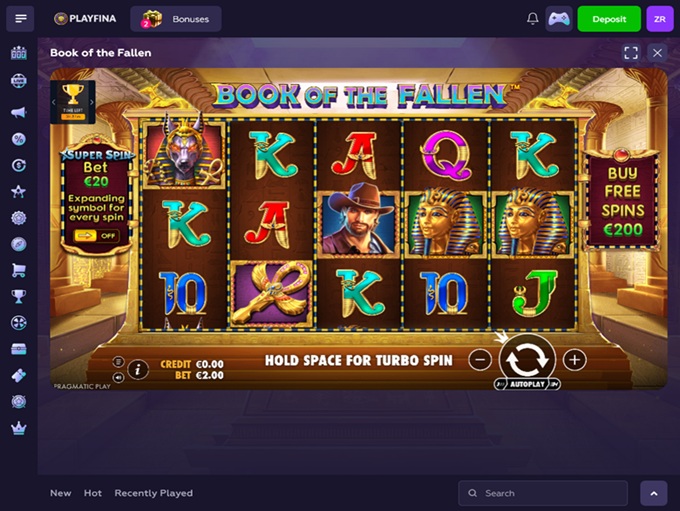Spin the reels with the circular arrows button
680x511 pixels.
[x=527, y=359]
